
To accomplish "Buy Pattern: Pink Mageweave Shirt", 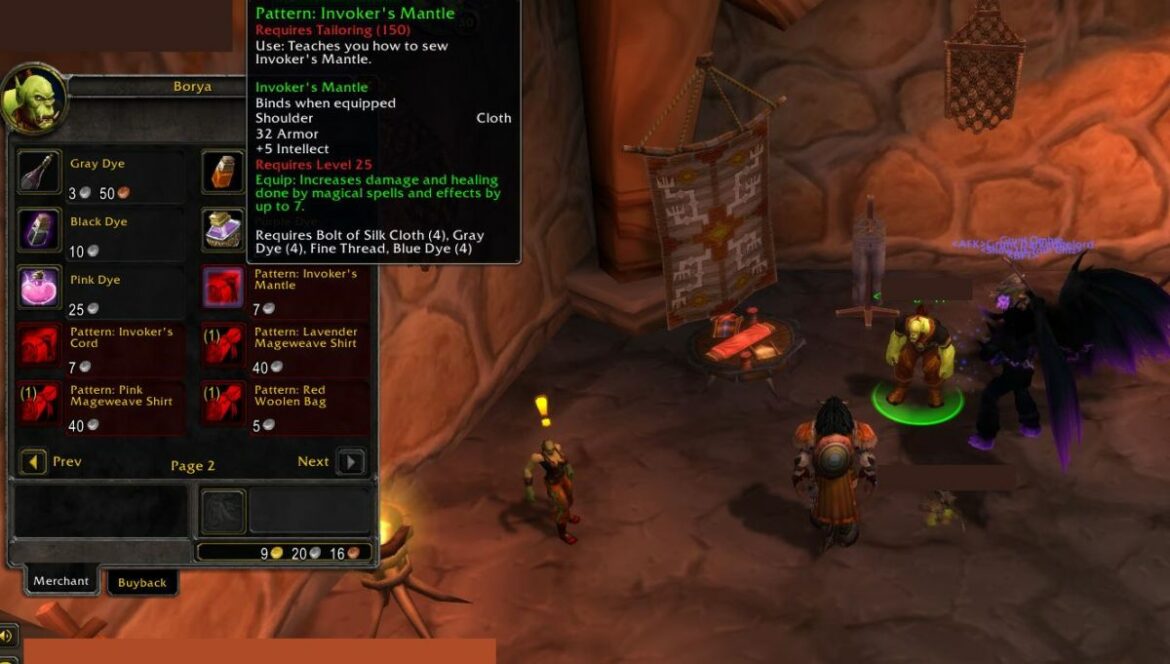I will [x=38, y=404].
